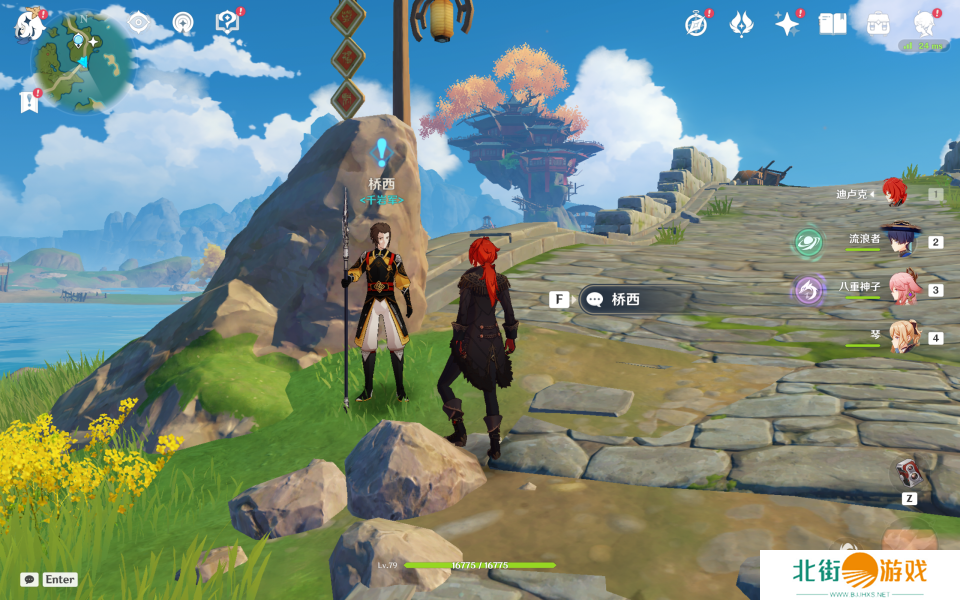
Task: Open the tutorial question-mark book icon
Action: point(228,22)
